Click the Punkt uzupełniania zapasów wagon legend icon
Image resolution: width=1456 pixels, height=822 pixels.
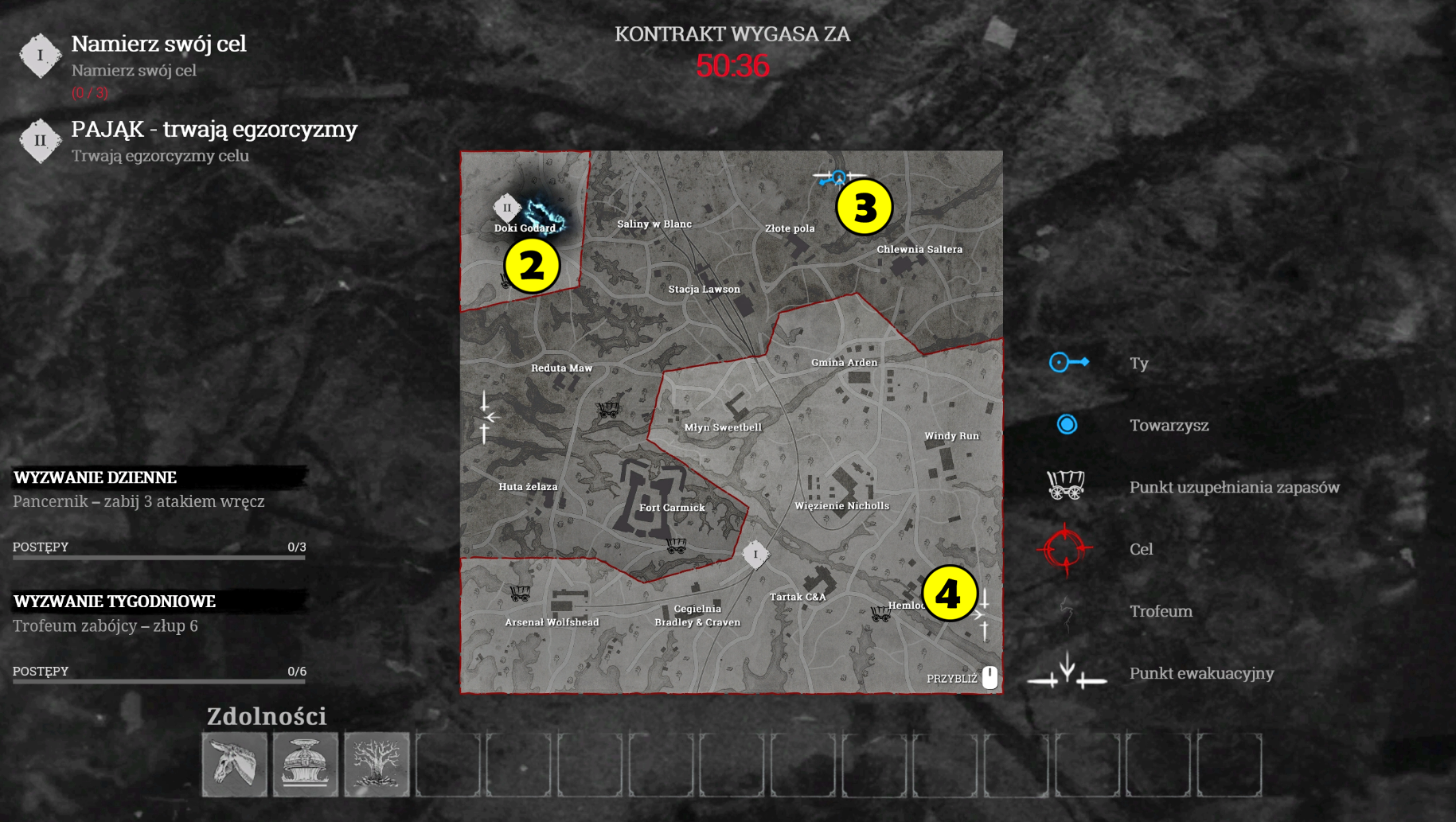tap(1067, 483)
